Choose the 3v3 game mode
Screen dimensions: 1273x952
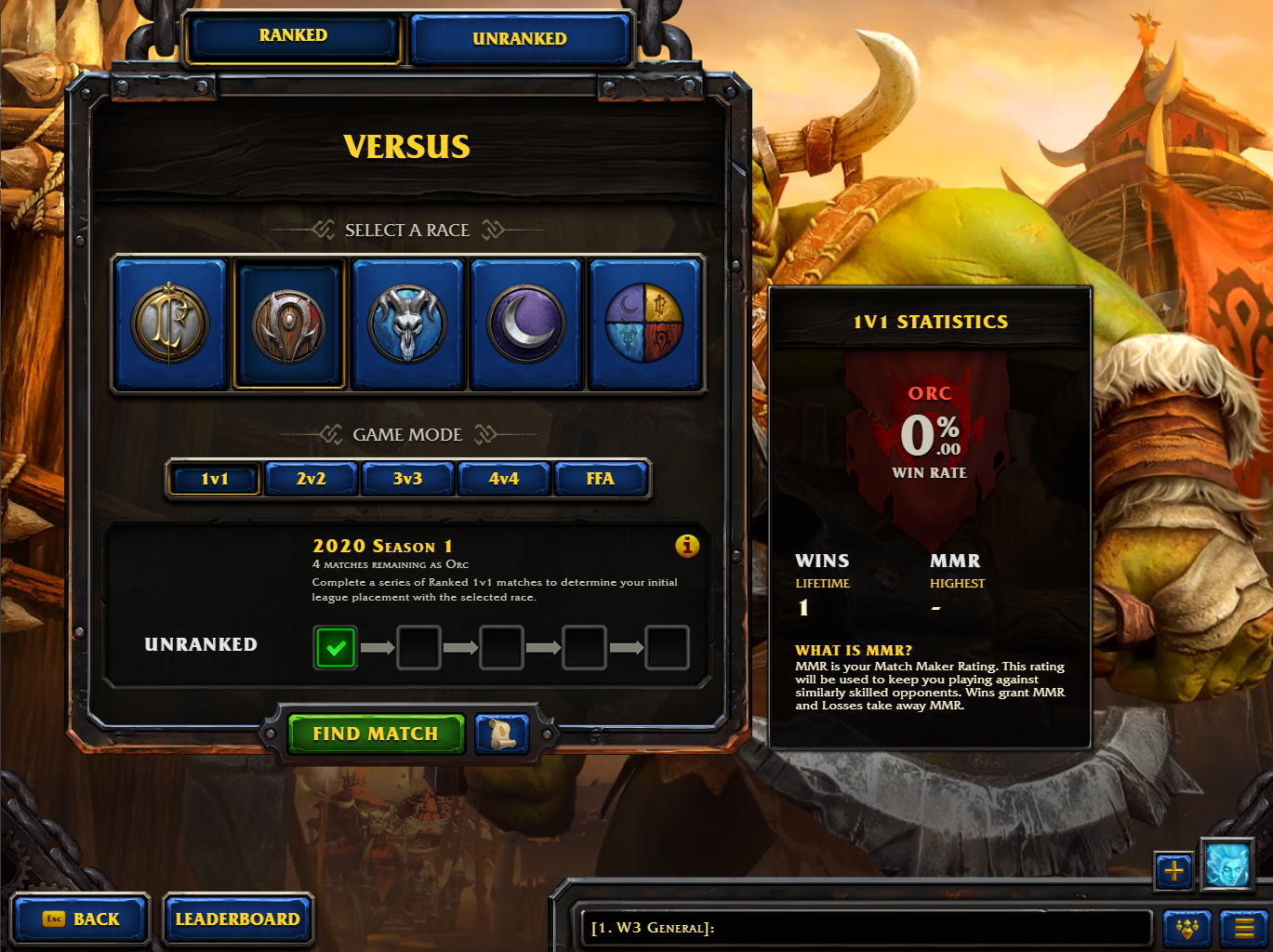407,479
